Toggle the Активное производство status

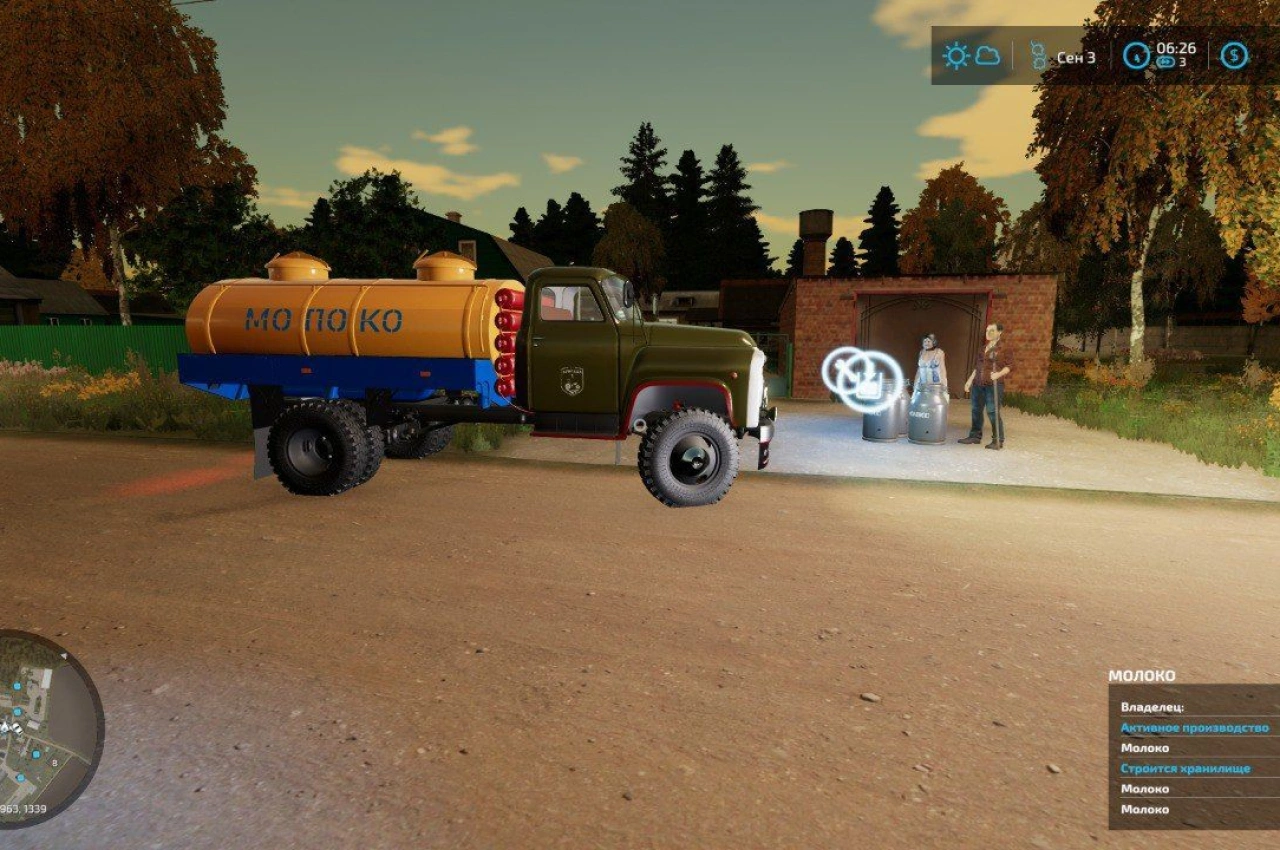(1195, 728)
